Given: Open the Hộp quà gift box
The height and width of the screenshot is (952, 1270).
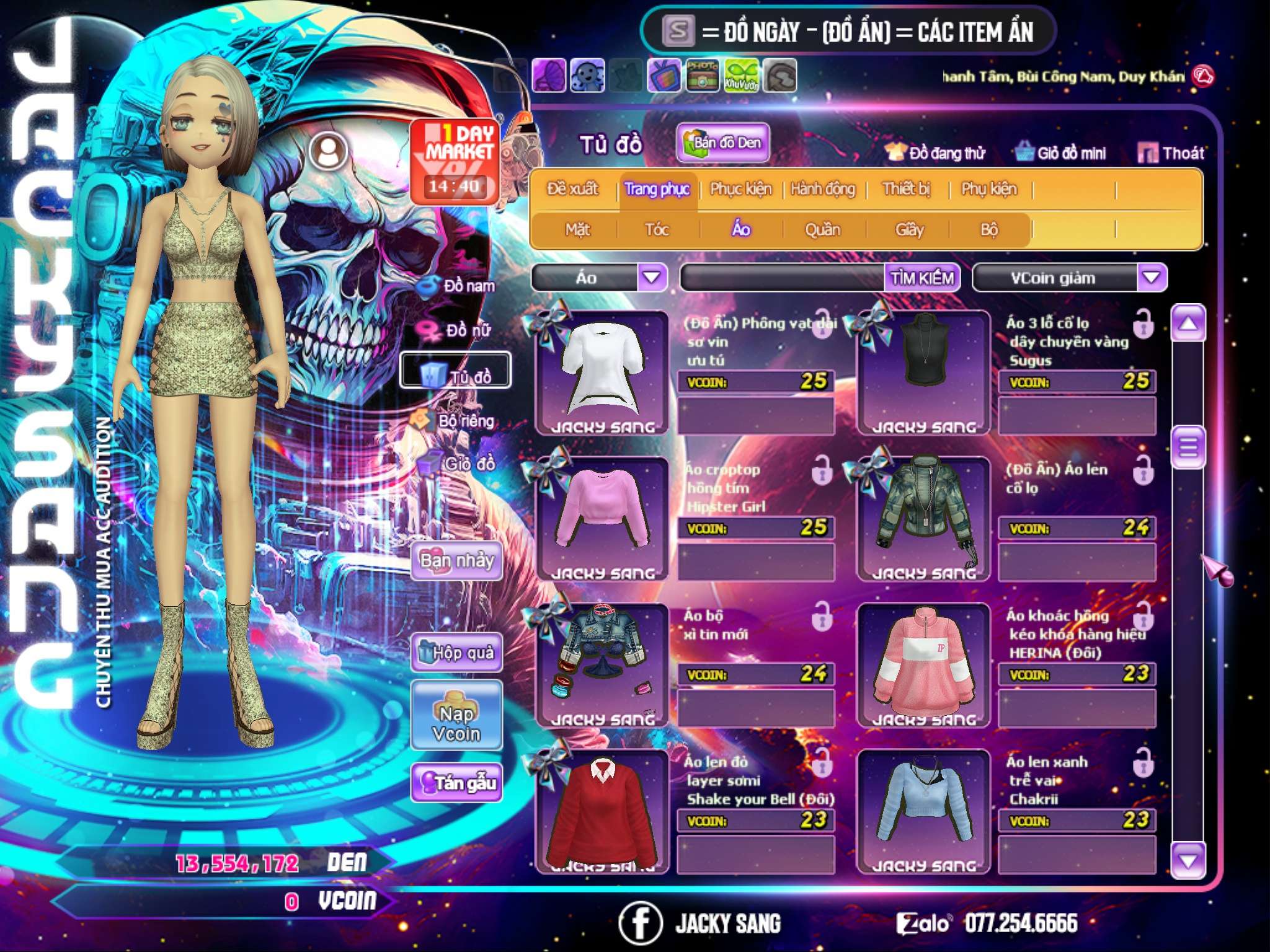Looking at the screenshot, I should coord(457,653).
